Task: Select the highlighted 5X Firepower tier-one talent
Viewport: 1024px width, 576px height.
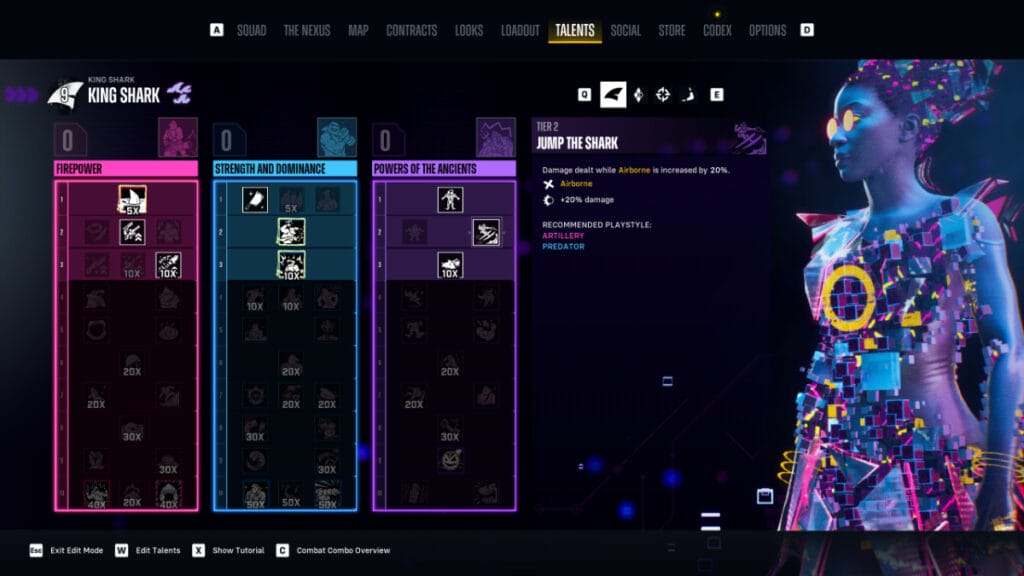Action: tap(132, 200)
